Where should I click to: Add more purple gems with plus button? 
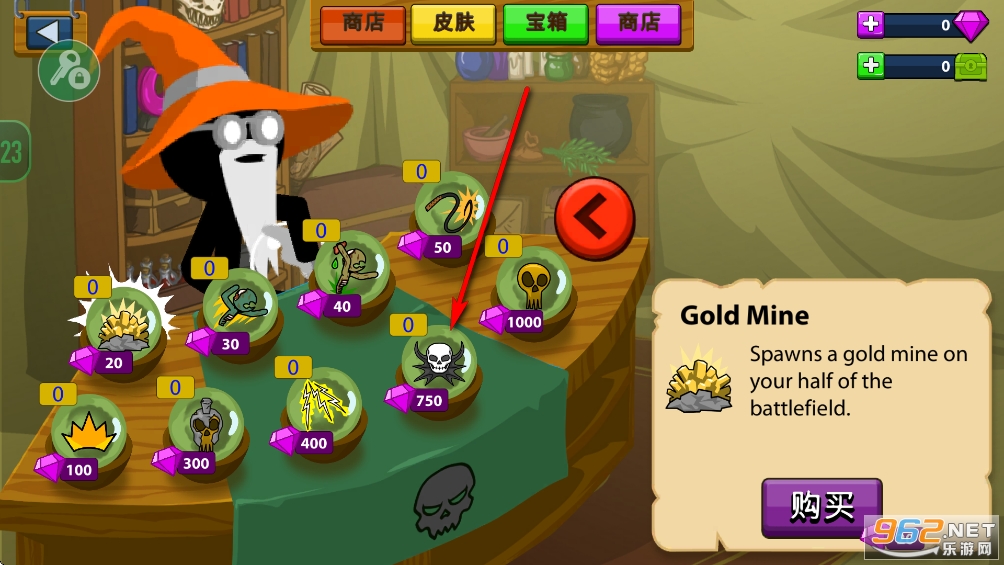tap(872, 26)
